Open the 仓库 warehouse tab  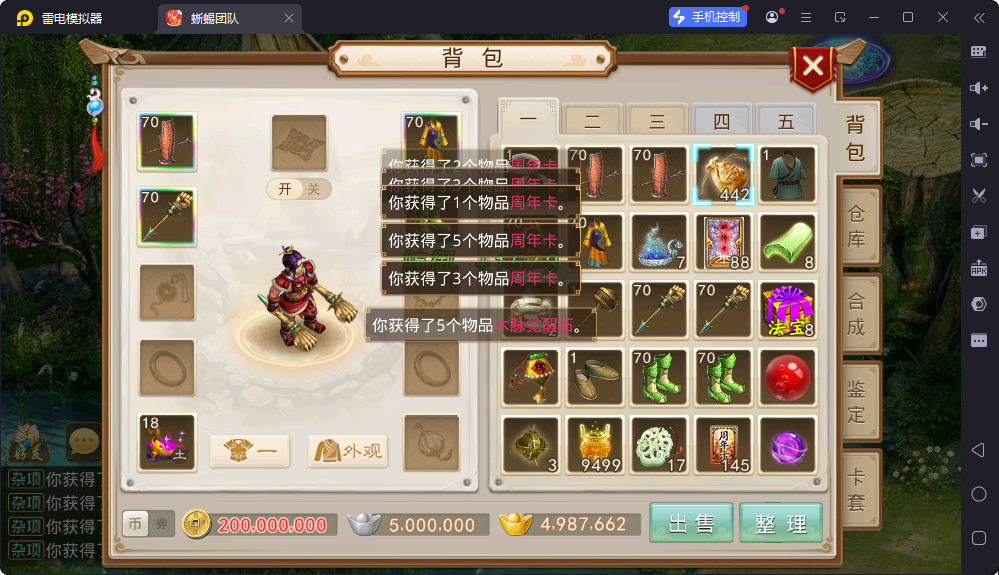857,228
